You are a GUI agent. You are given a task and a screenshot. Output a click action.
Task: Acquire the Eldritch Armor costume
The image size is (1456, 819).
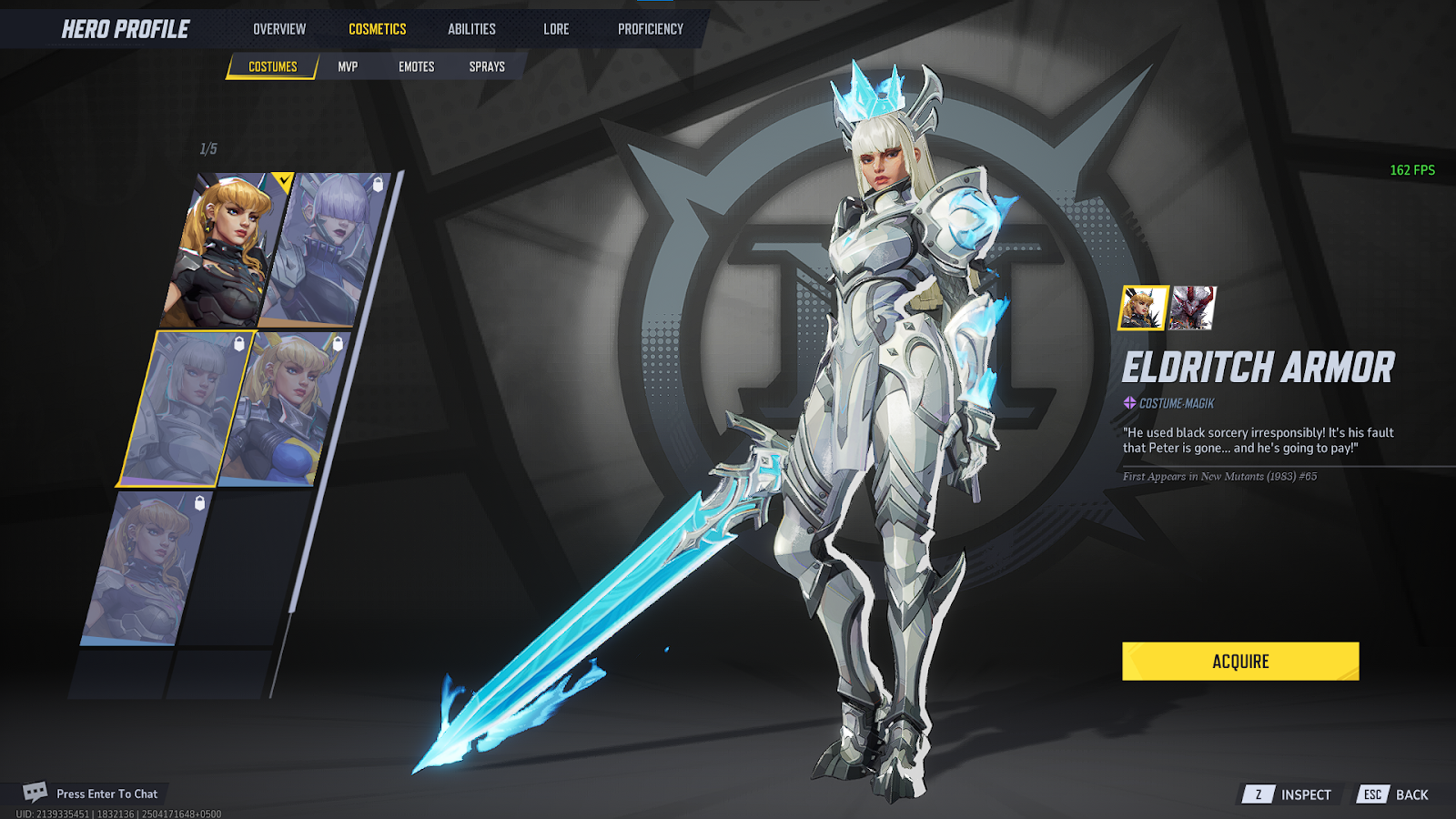(x=1239, y=662)
